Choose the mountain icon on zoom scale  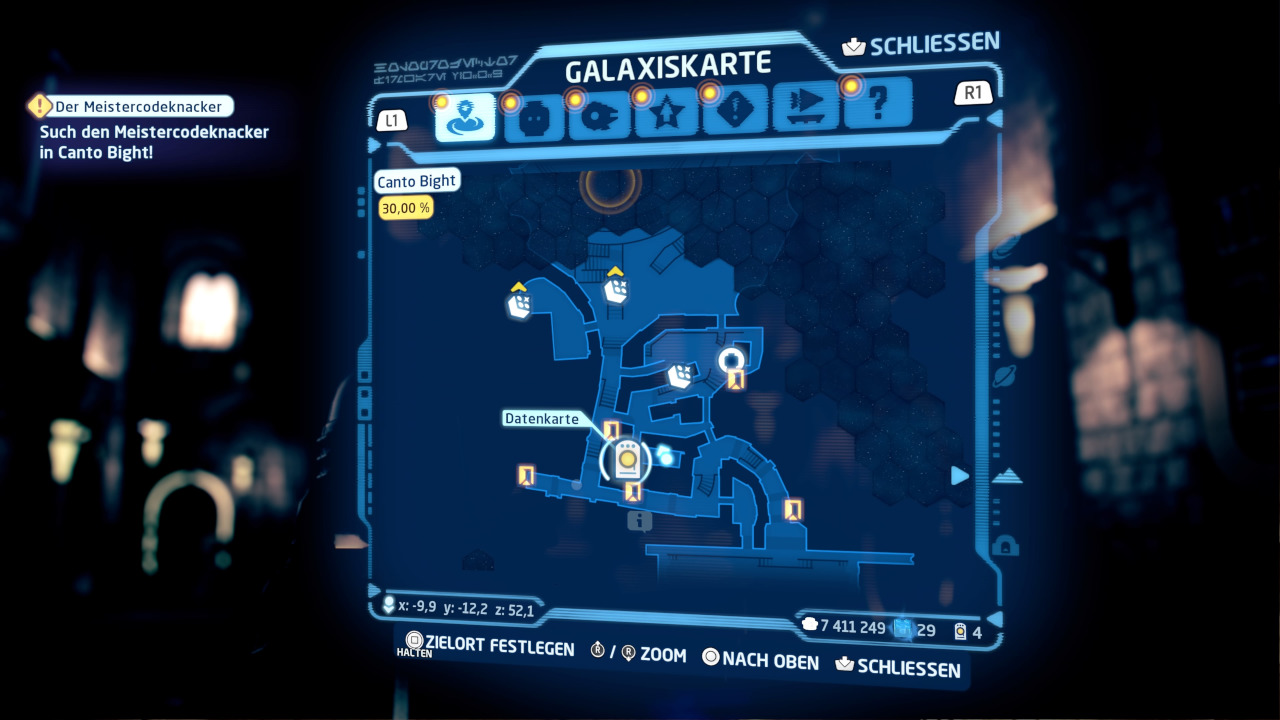[x=1006, y=476]
